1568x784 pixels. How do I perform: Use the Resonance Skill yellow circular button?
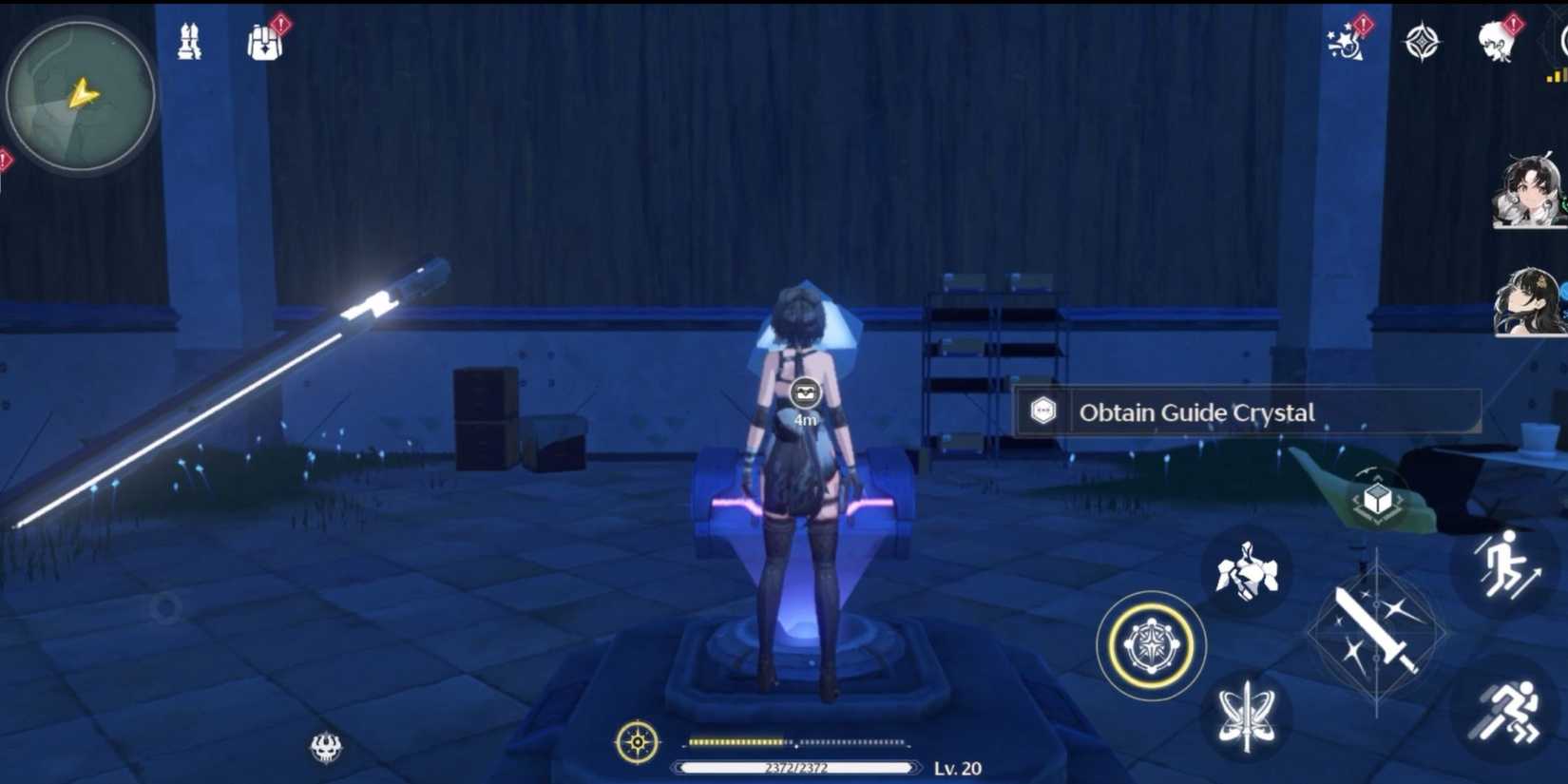click(1151, 646)
